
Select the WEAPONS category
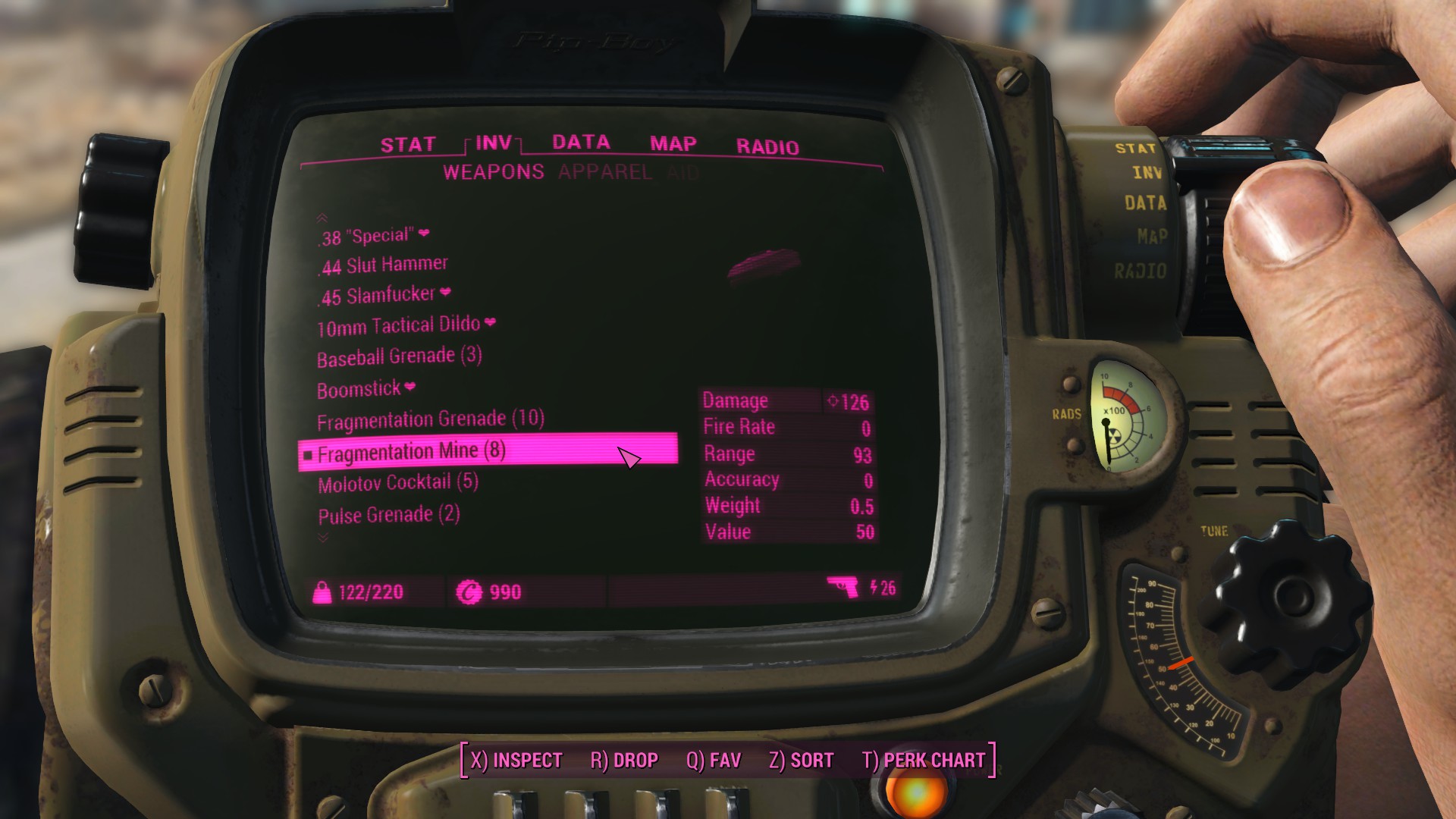[494, 172]
